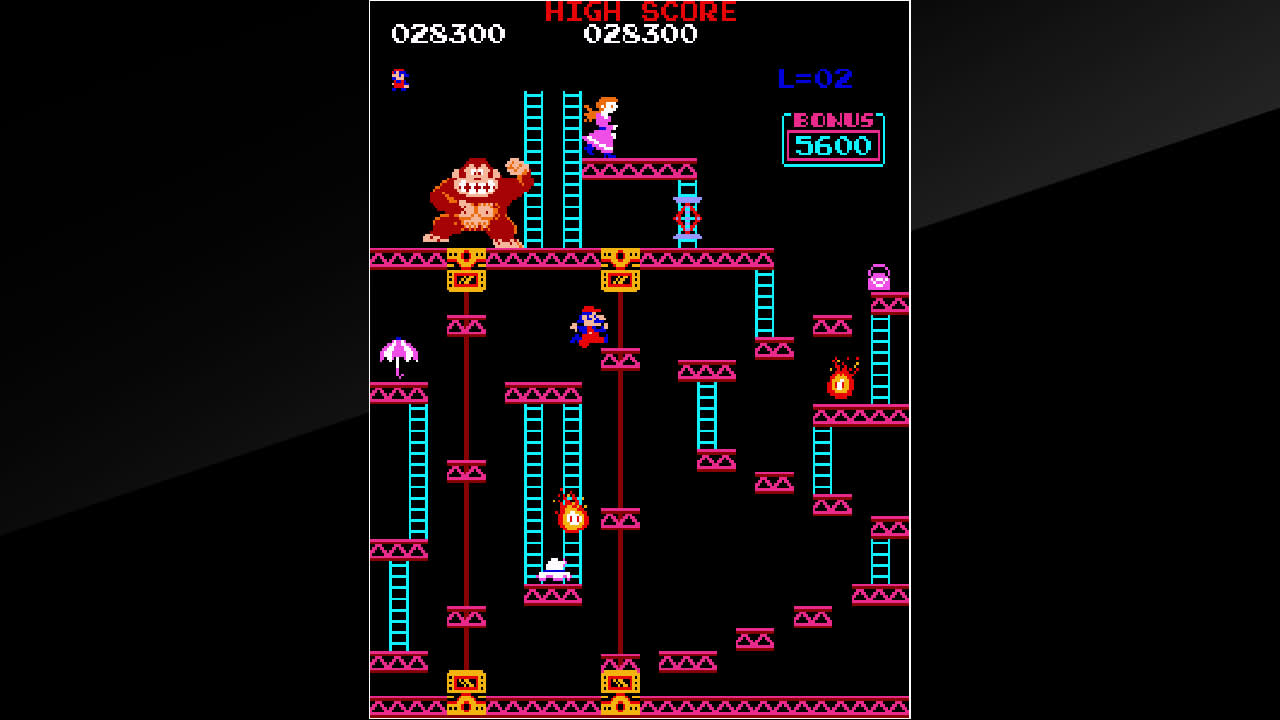Click the small Mario lives indicator
1280x720 pixels.
[398, 77]
